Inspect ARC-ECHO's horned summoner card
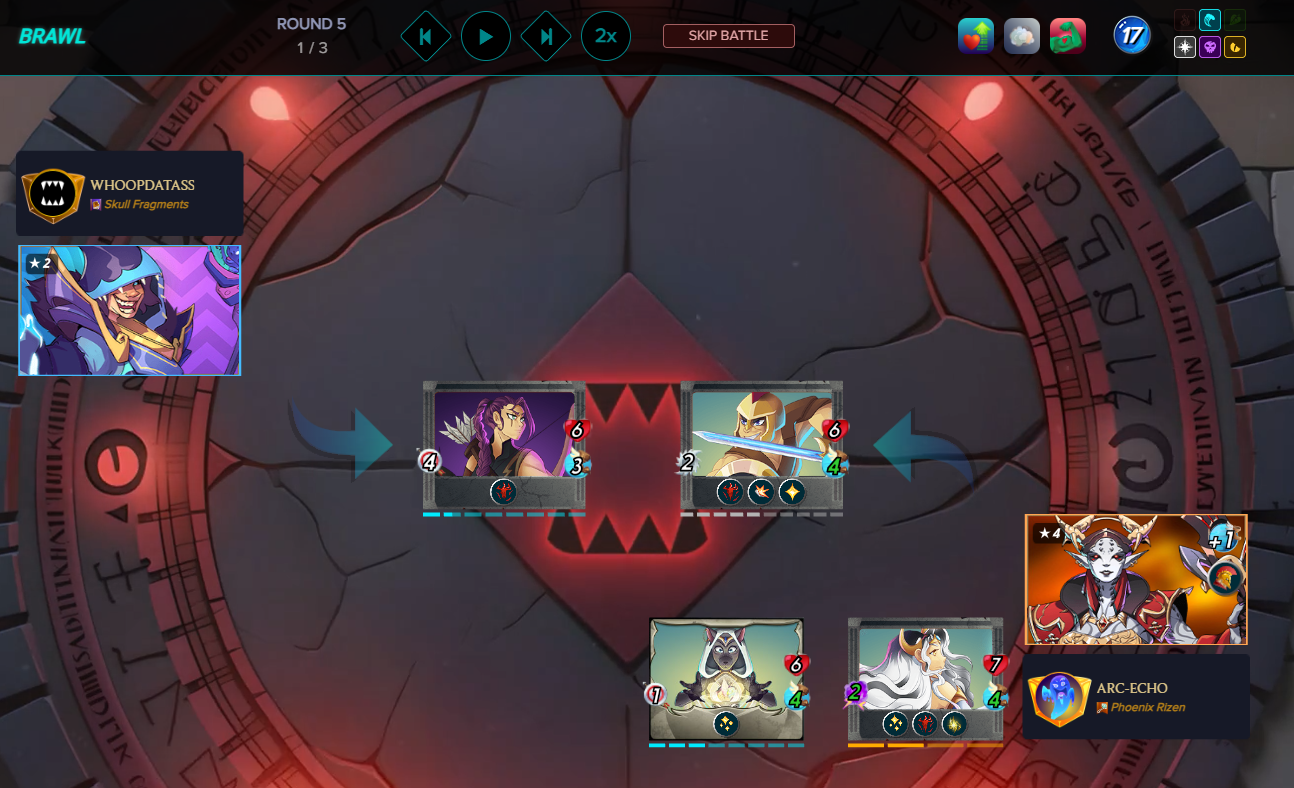This screenshot has height=788, width=1294. click(1136, 579)
